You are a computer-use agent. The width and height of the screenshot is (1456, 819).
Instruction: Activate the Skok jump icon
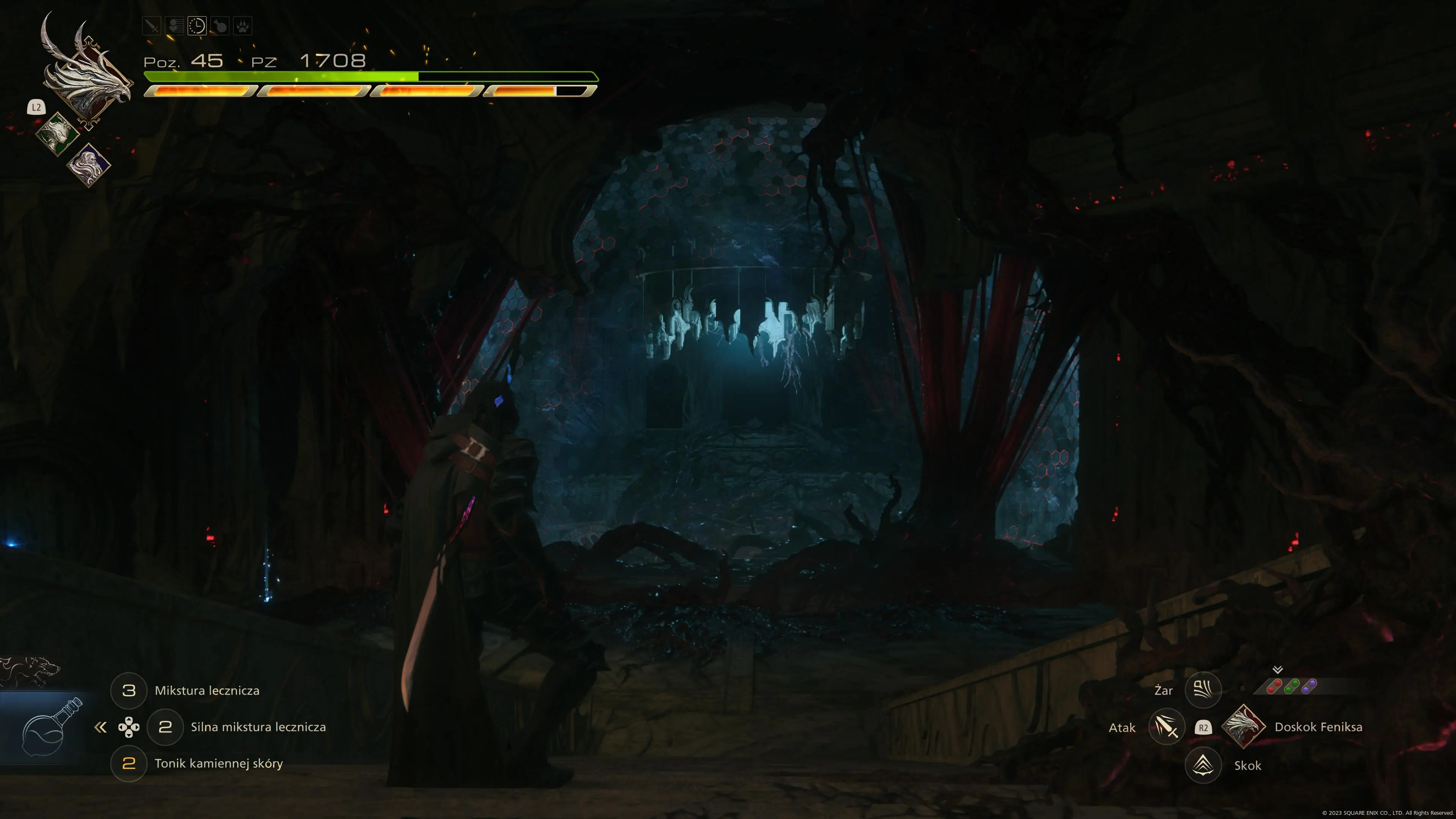point(1203,765)
